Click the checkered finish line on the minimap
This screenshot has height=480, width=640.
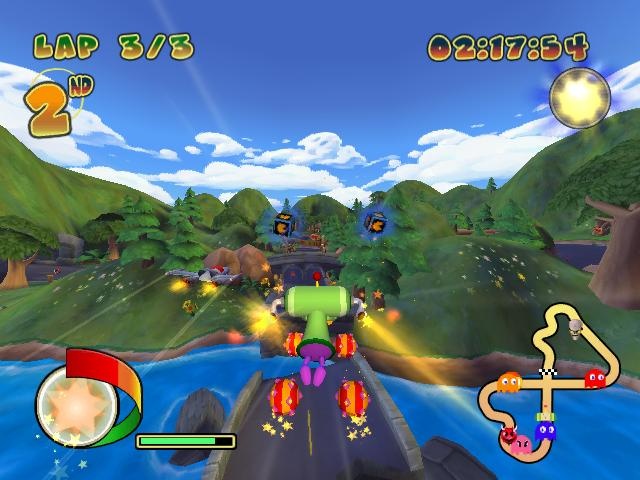(x=547, y=372)
